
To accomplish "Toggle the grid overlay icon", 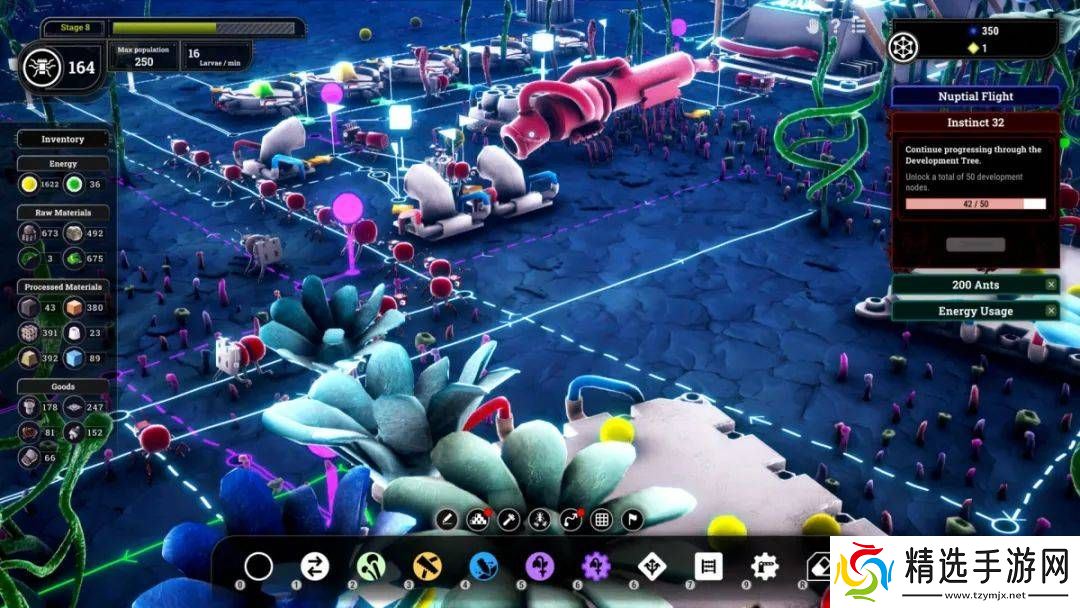I will [601, 519].
